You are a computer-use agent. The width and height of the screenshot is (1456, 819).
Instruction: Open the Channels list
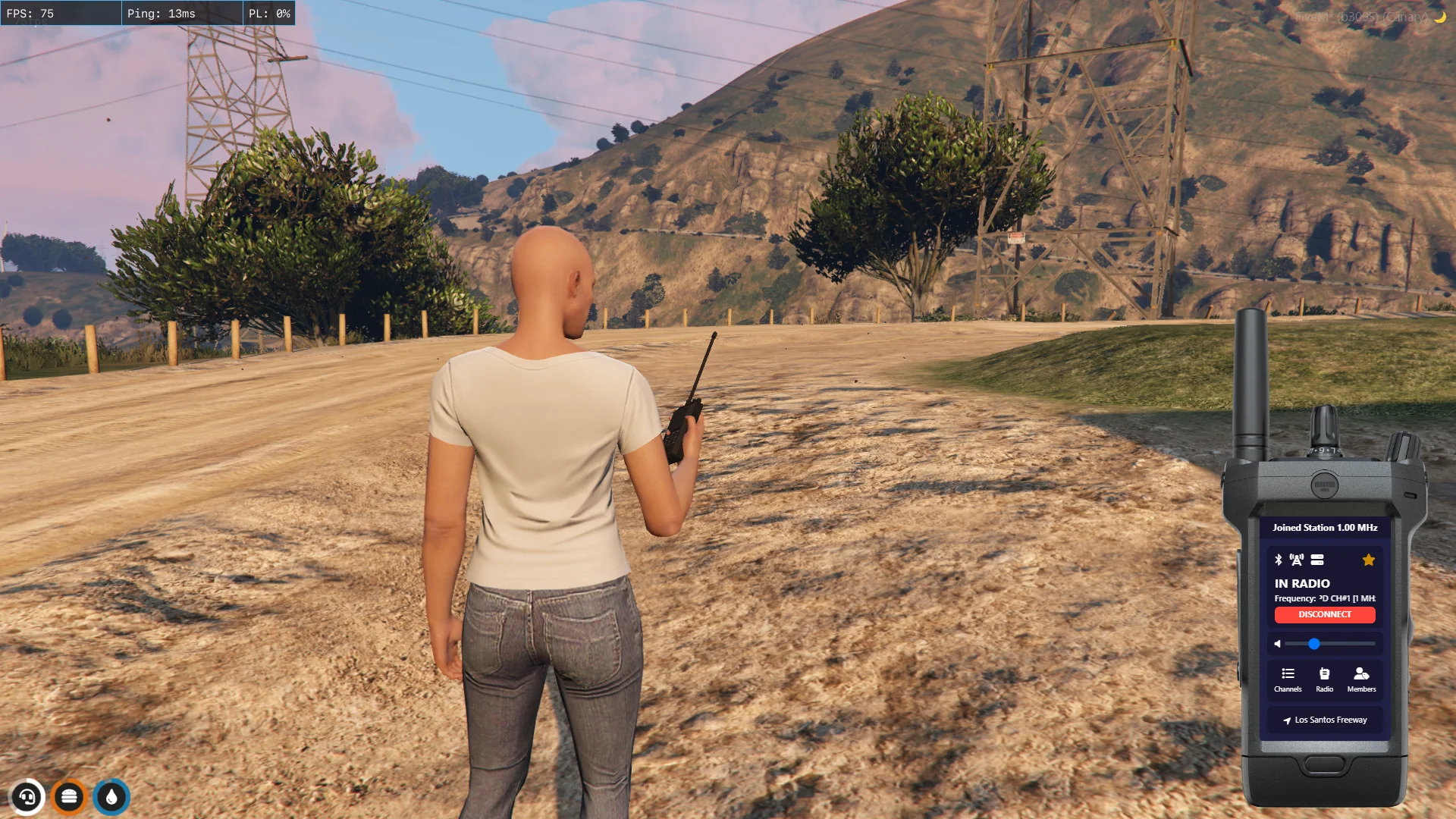[1288, 679]
